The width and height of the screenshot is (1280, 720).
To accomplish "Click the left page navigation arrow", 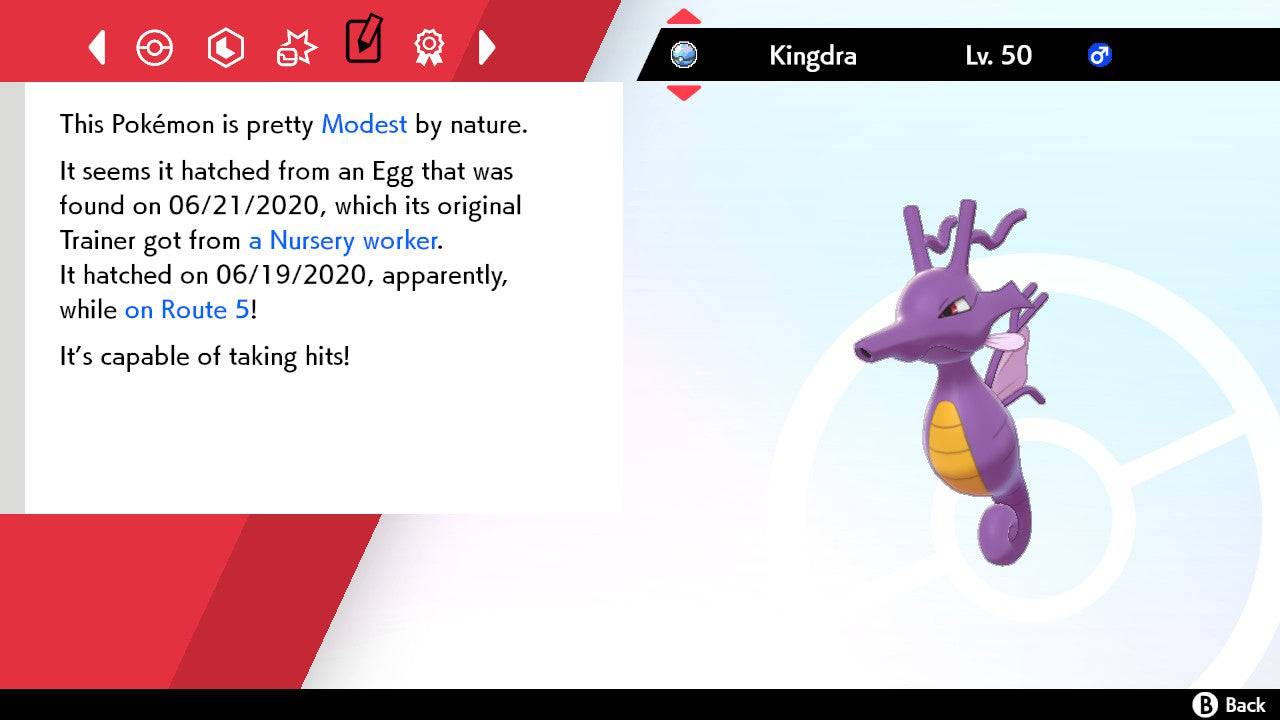I will pos(95,47).
